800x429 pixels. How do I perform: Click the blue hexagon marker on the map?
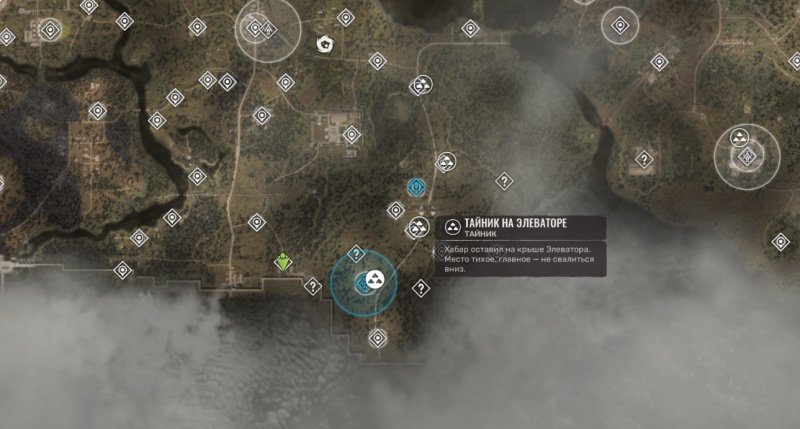416,186
